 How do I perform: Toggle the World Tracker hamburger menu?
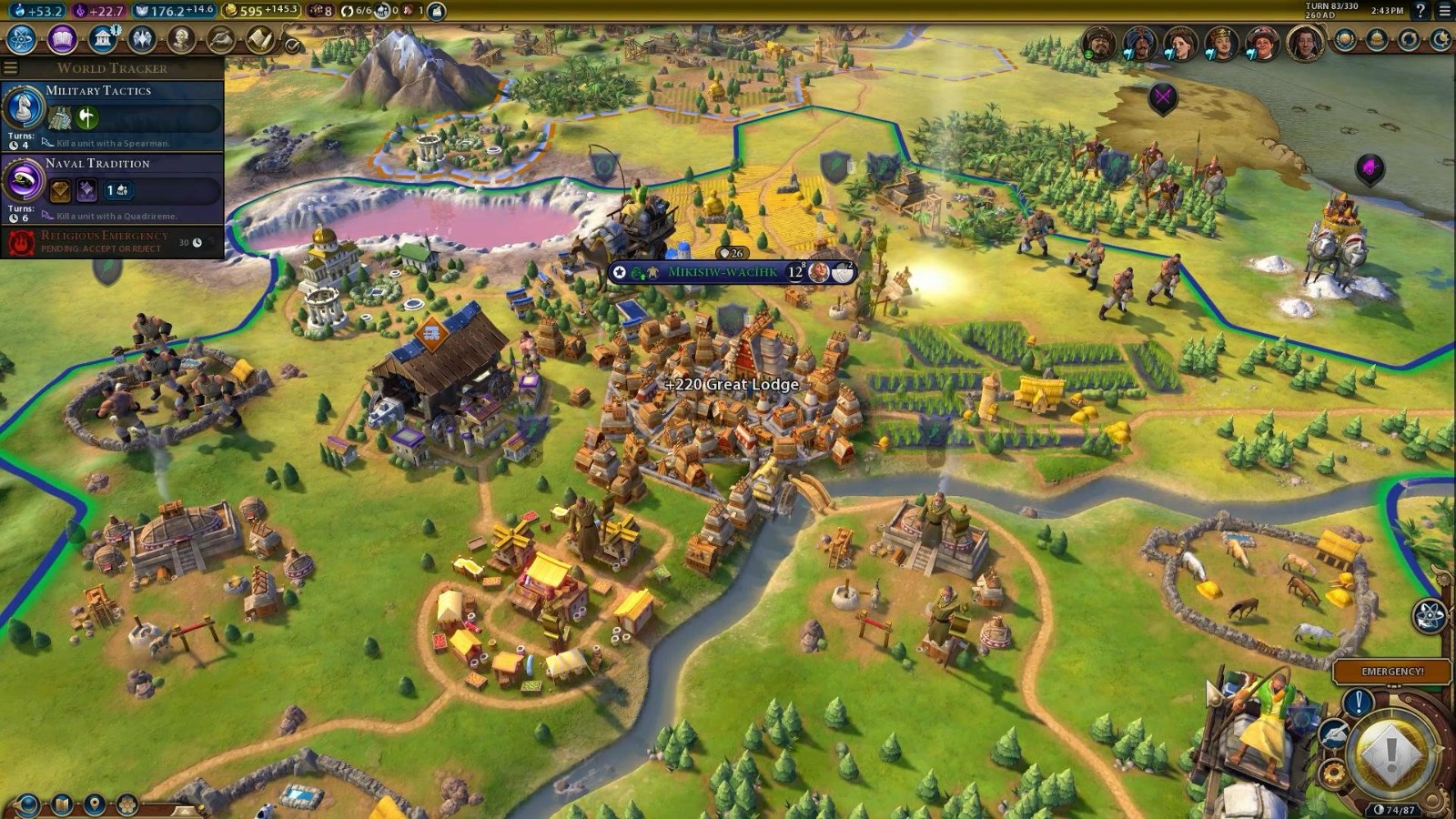11,67
